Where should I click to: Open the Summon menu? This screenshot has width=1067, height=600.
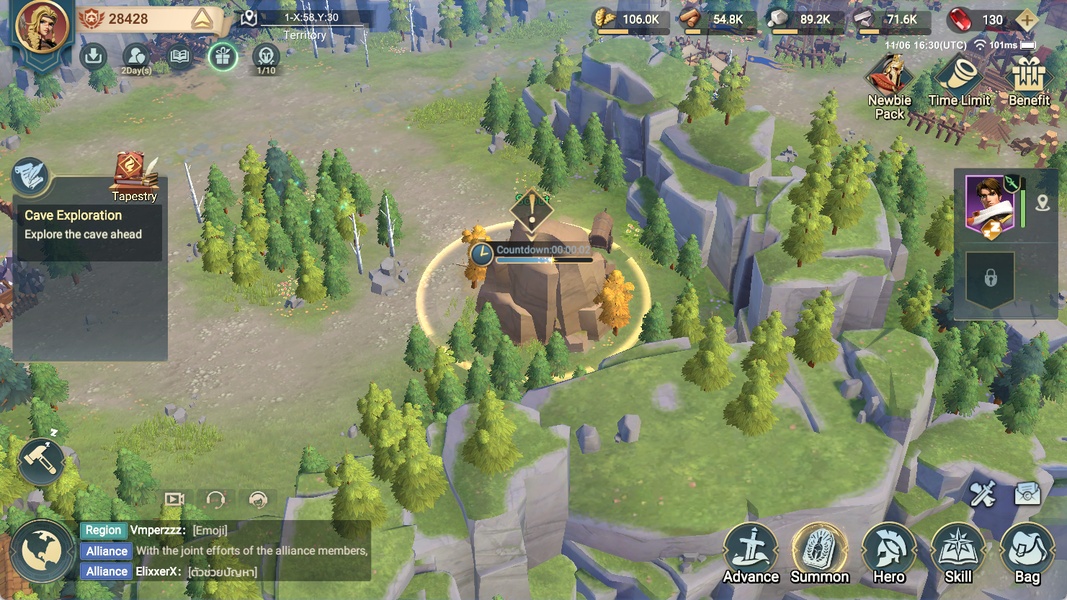[820, 553]
